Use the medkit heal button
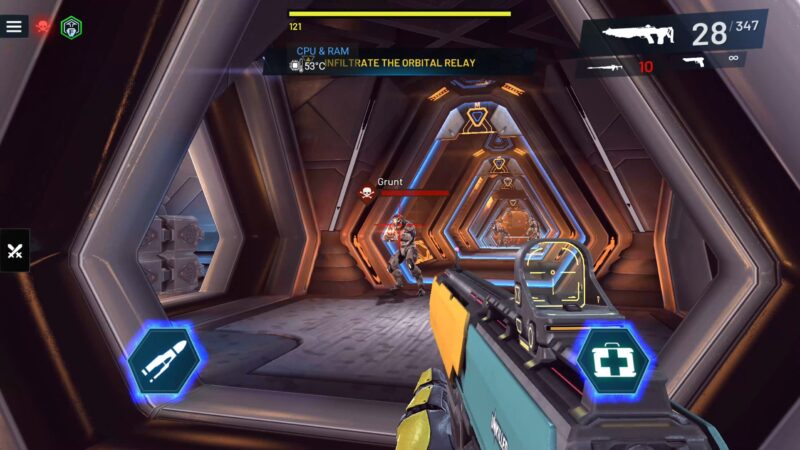Viewport: 800px width, 450px height. click(611, 360)
